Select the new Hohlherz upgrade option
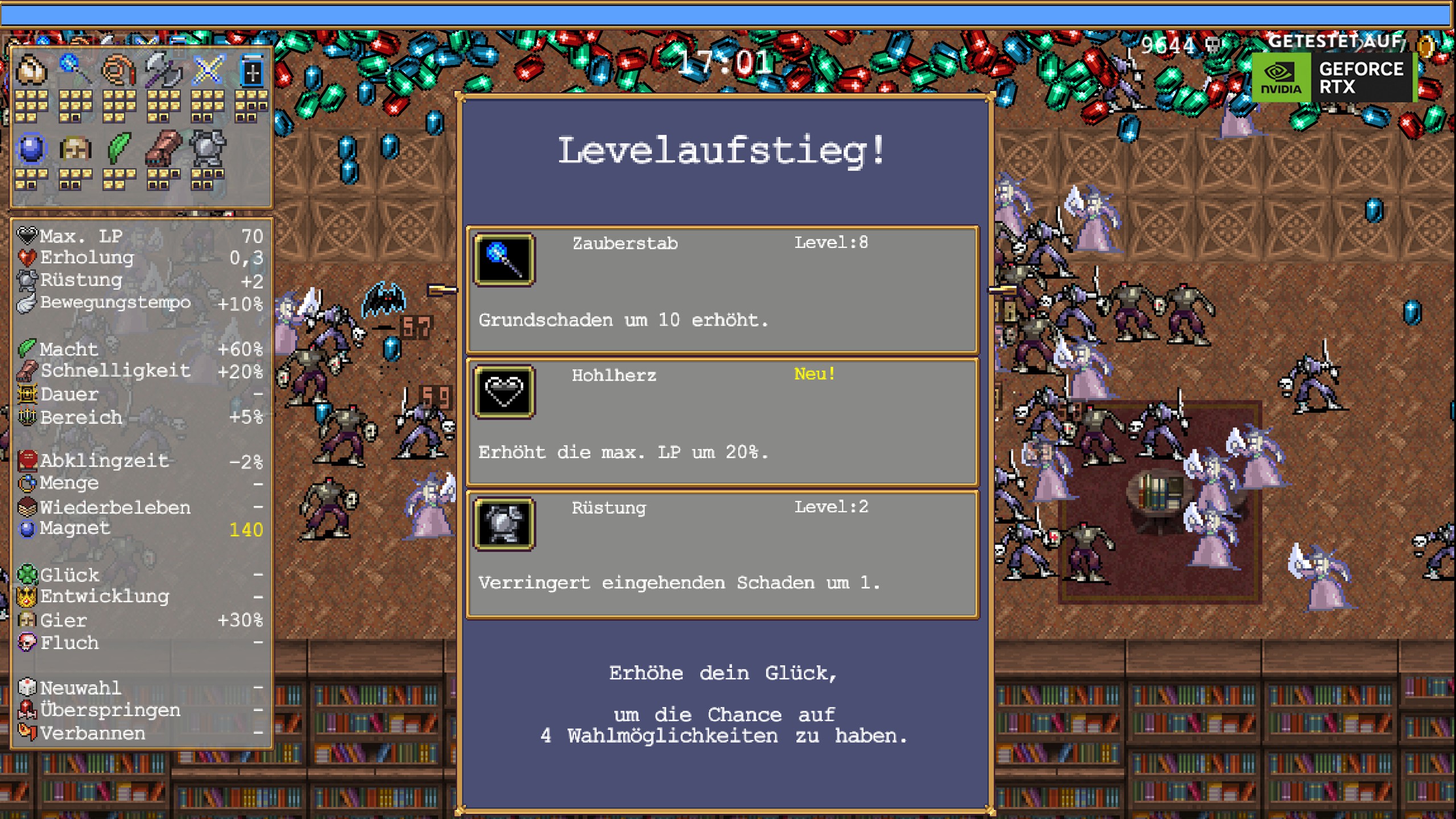1456x819 pixels. [723, 424]
